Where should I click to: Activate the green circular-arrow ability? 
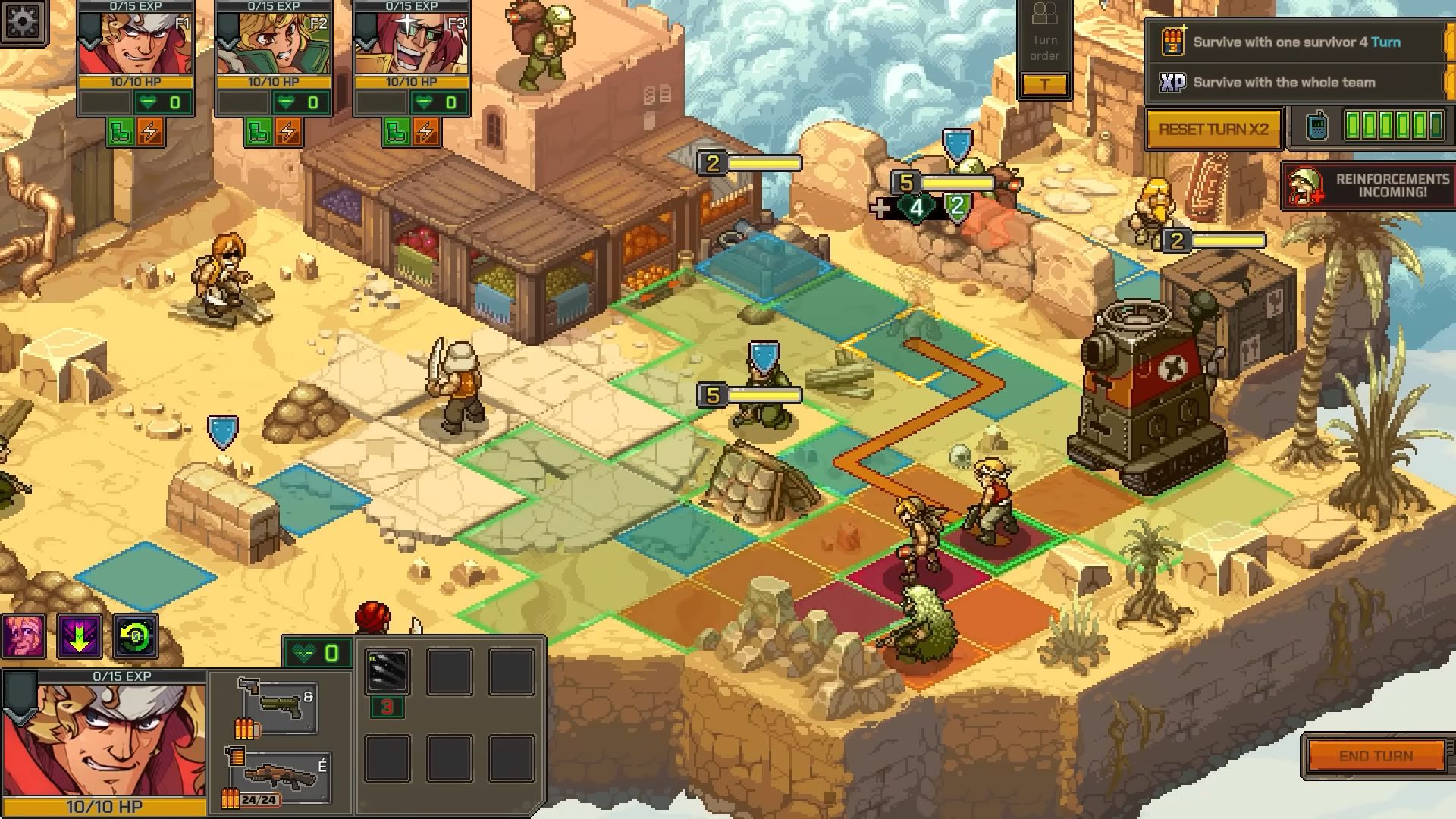tap(136, 635)
